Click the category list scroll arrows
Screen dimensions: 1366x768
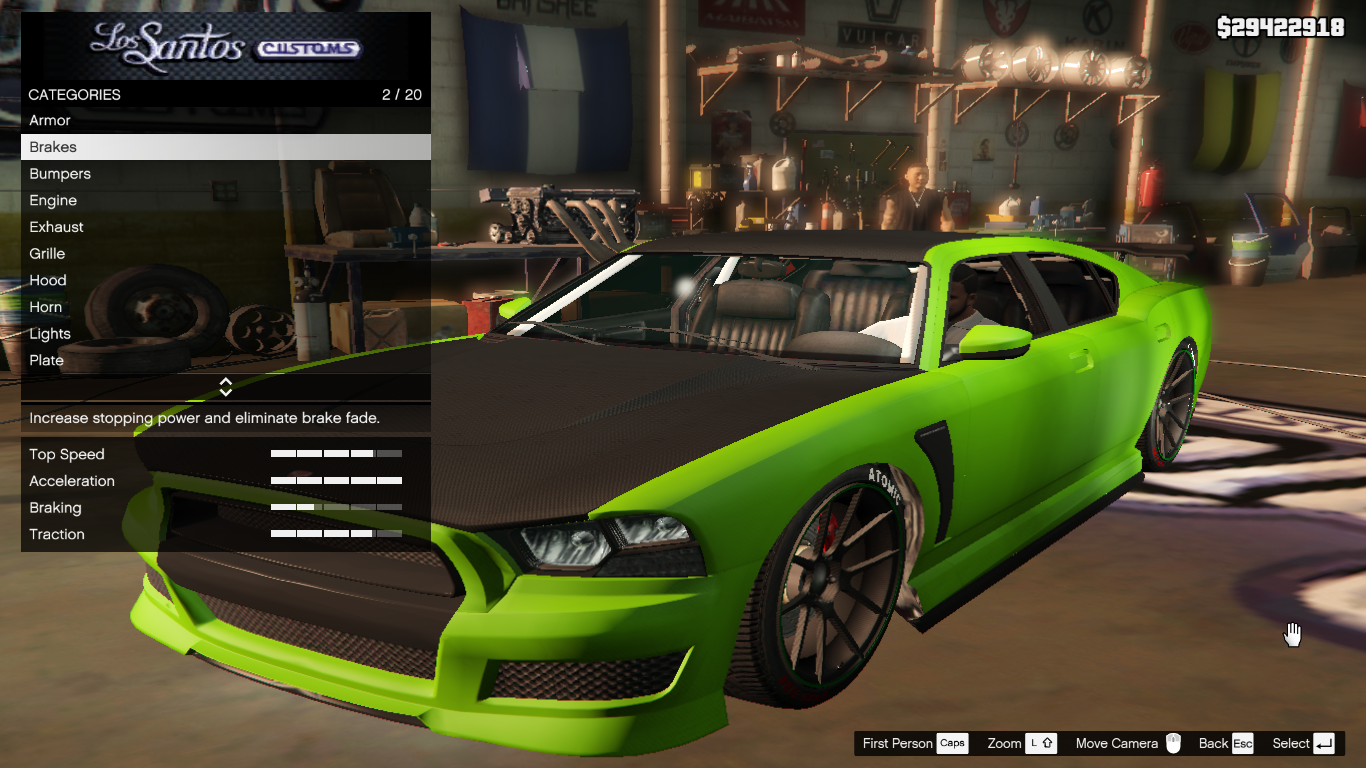[226, 387]
